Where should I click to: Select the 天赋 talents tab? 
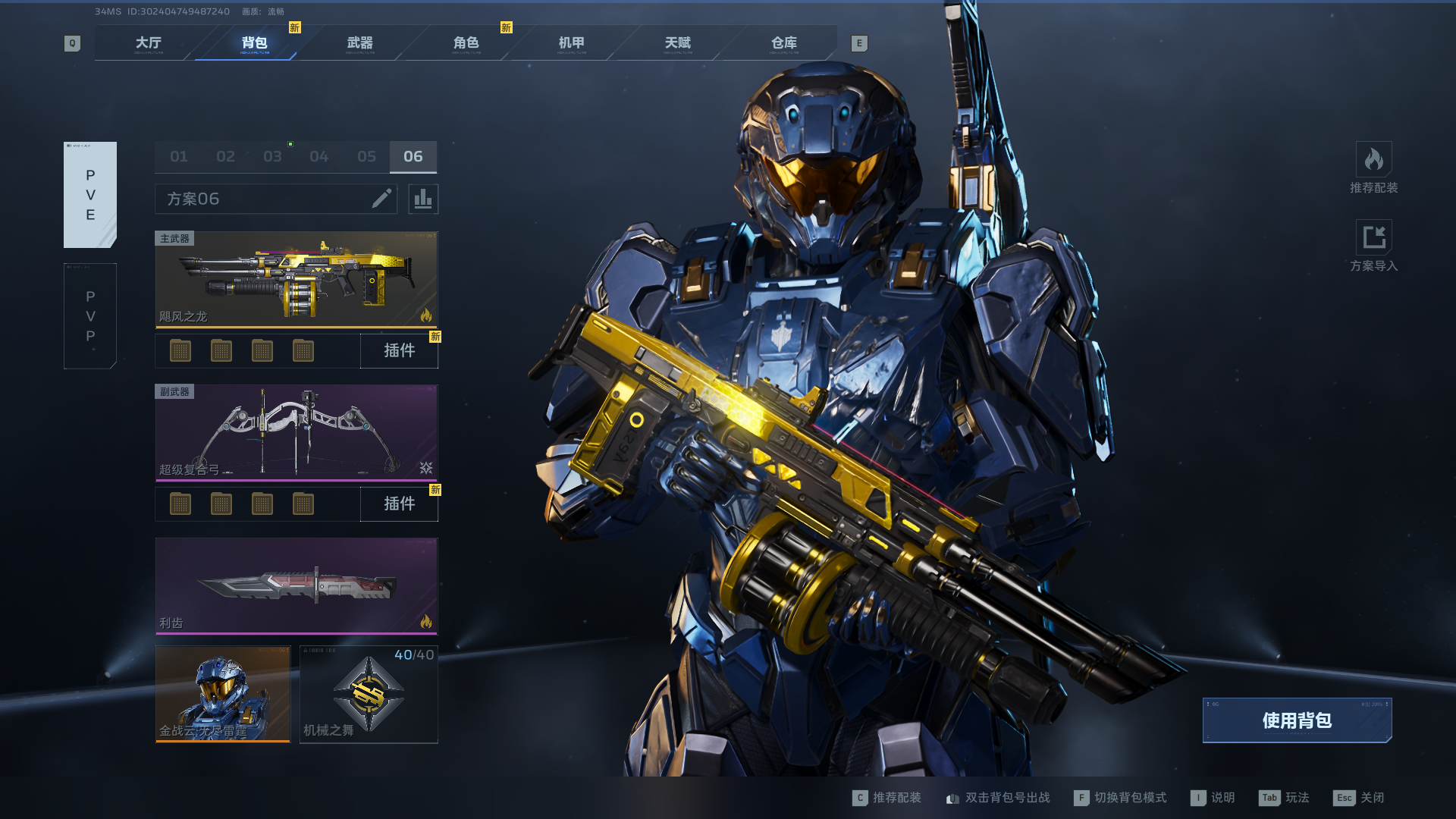678,43
